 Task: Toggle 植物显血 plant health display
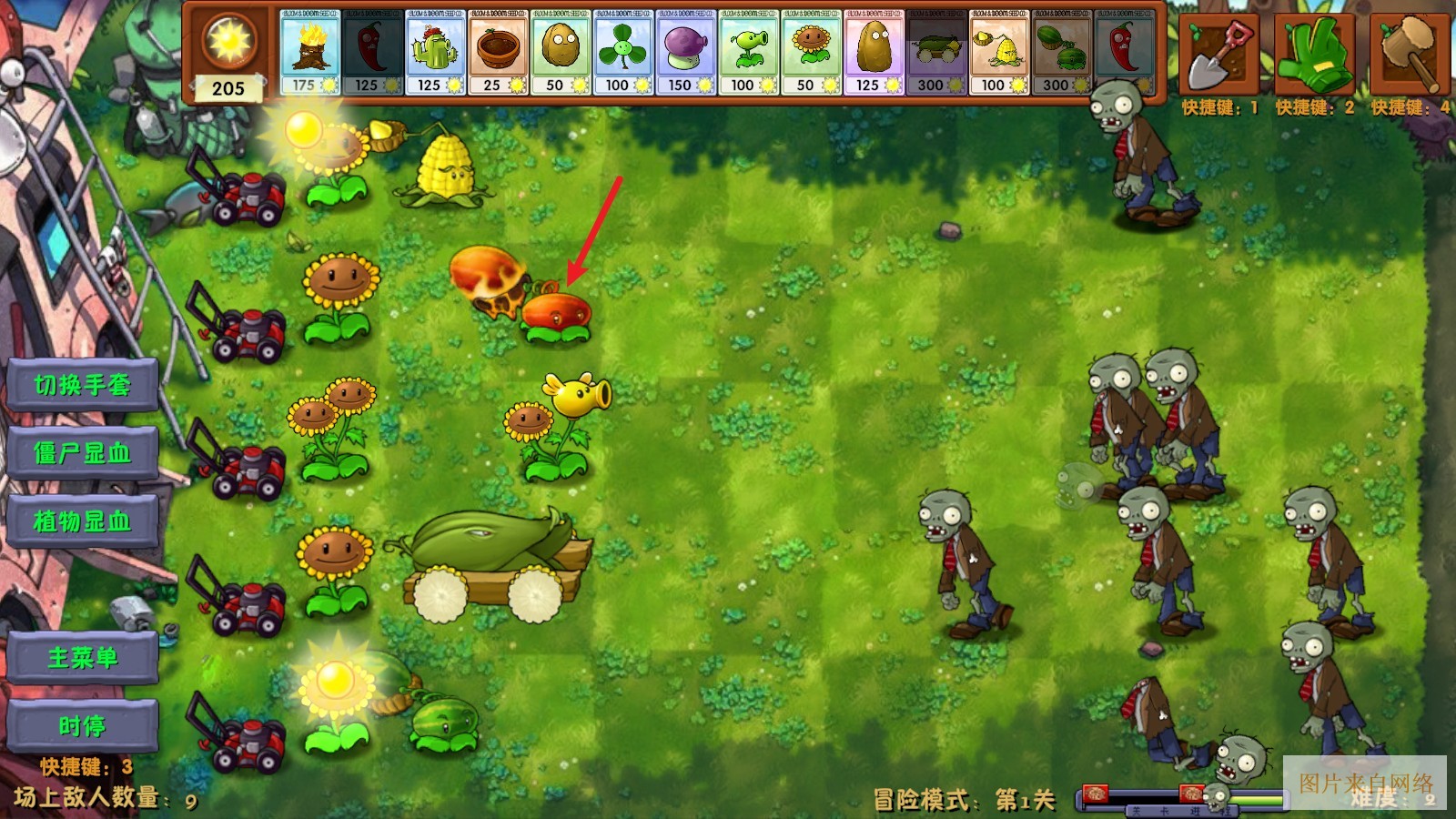pos(82,521)
